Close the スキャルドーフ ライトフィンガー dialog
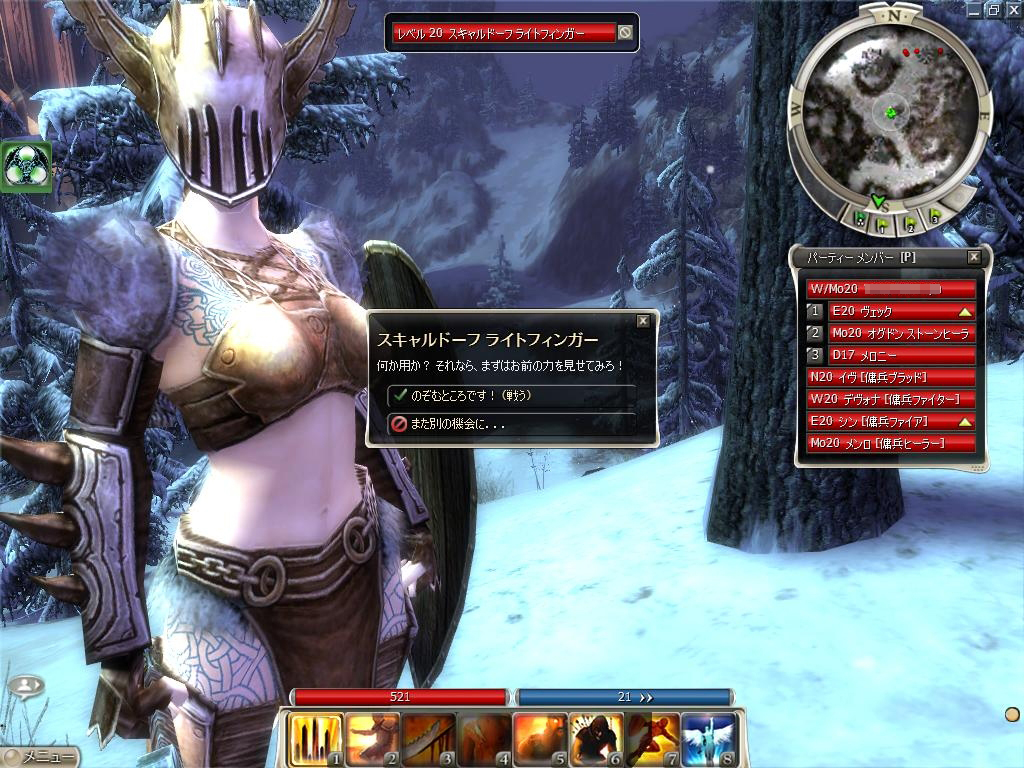 point(643,321)
